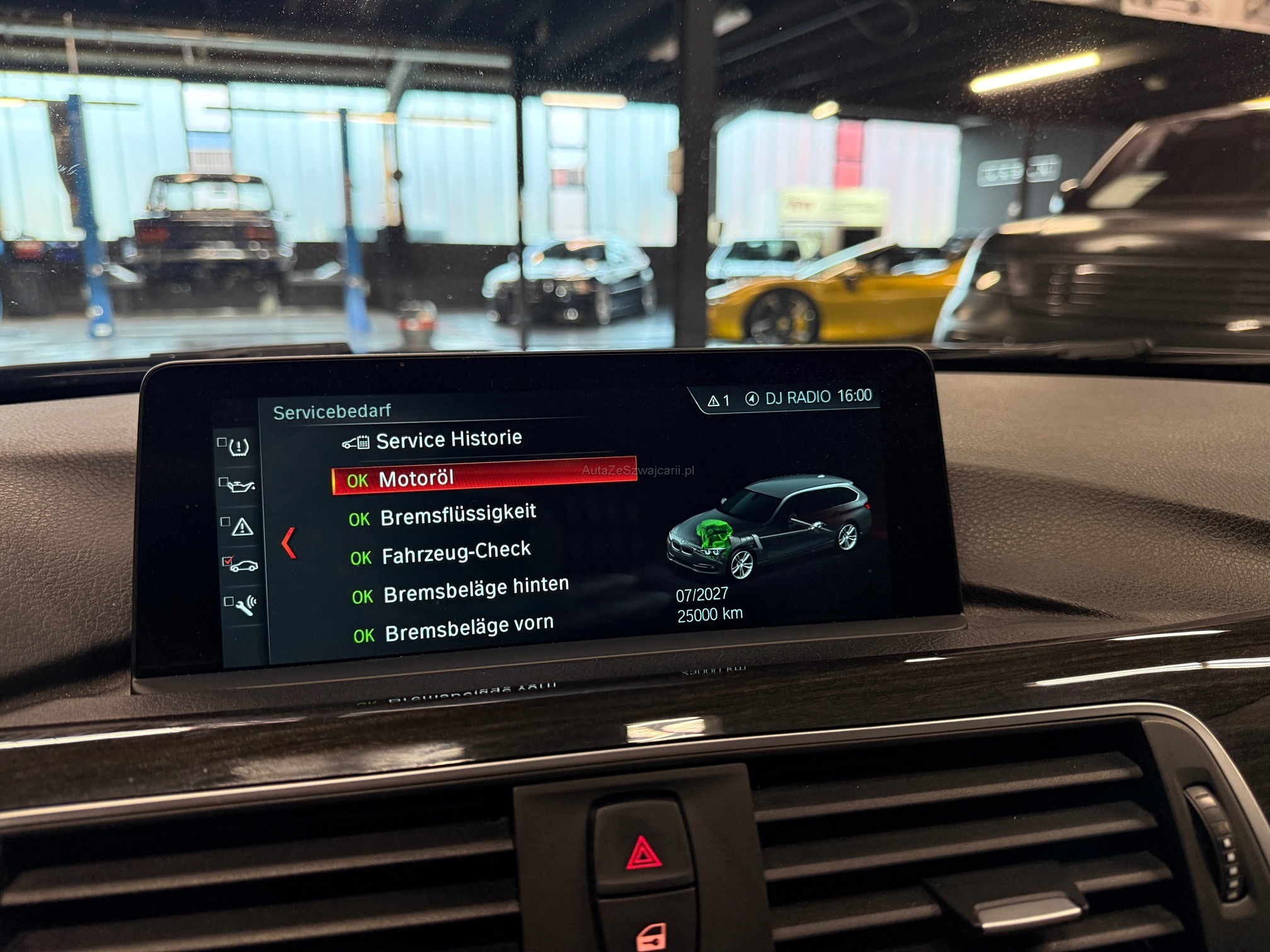Select the checked car service icon

tap(243, 565)
